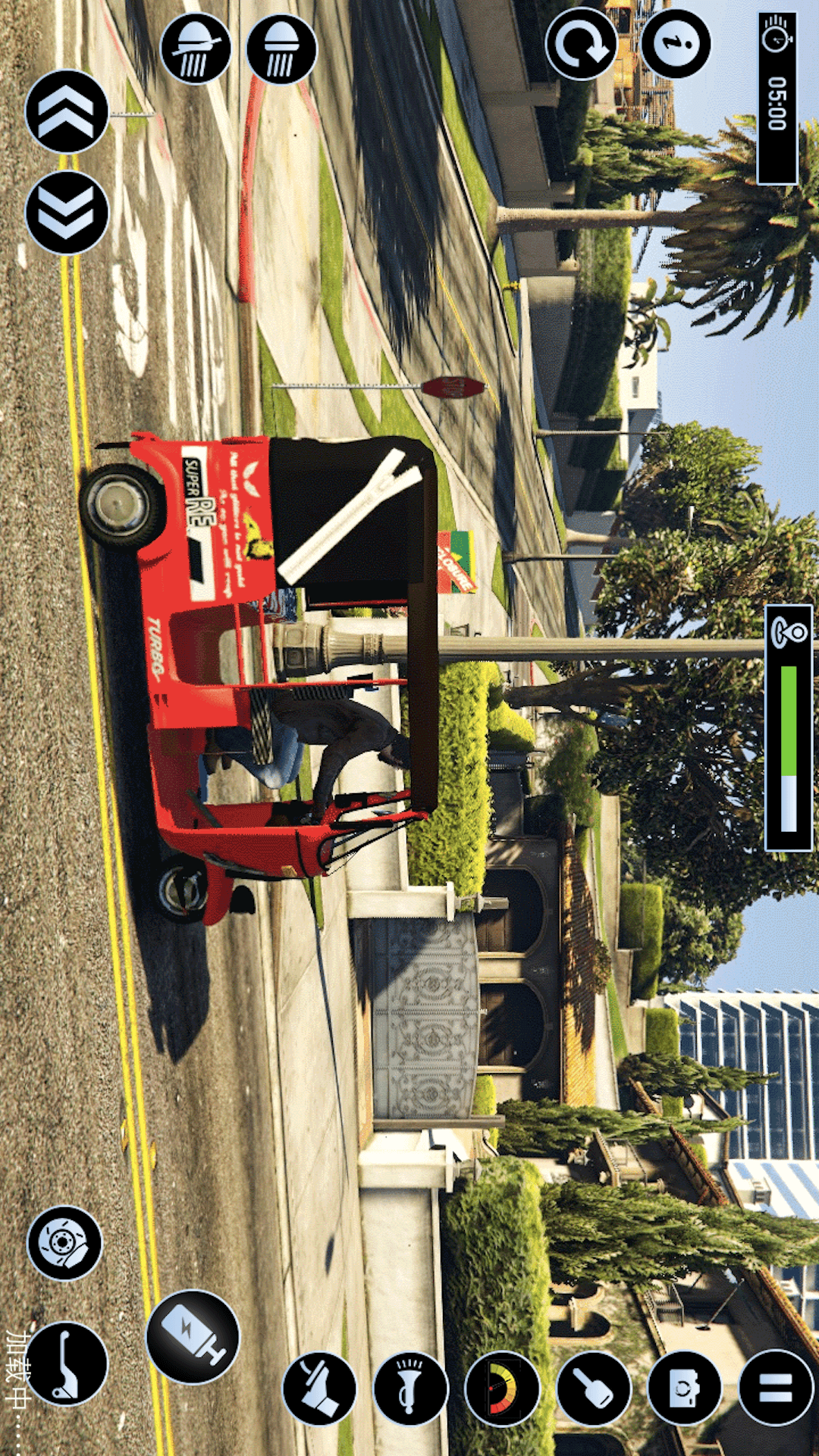The image size is (819, 1456).
Task: Open the info button
Action: [676, 44]
